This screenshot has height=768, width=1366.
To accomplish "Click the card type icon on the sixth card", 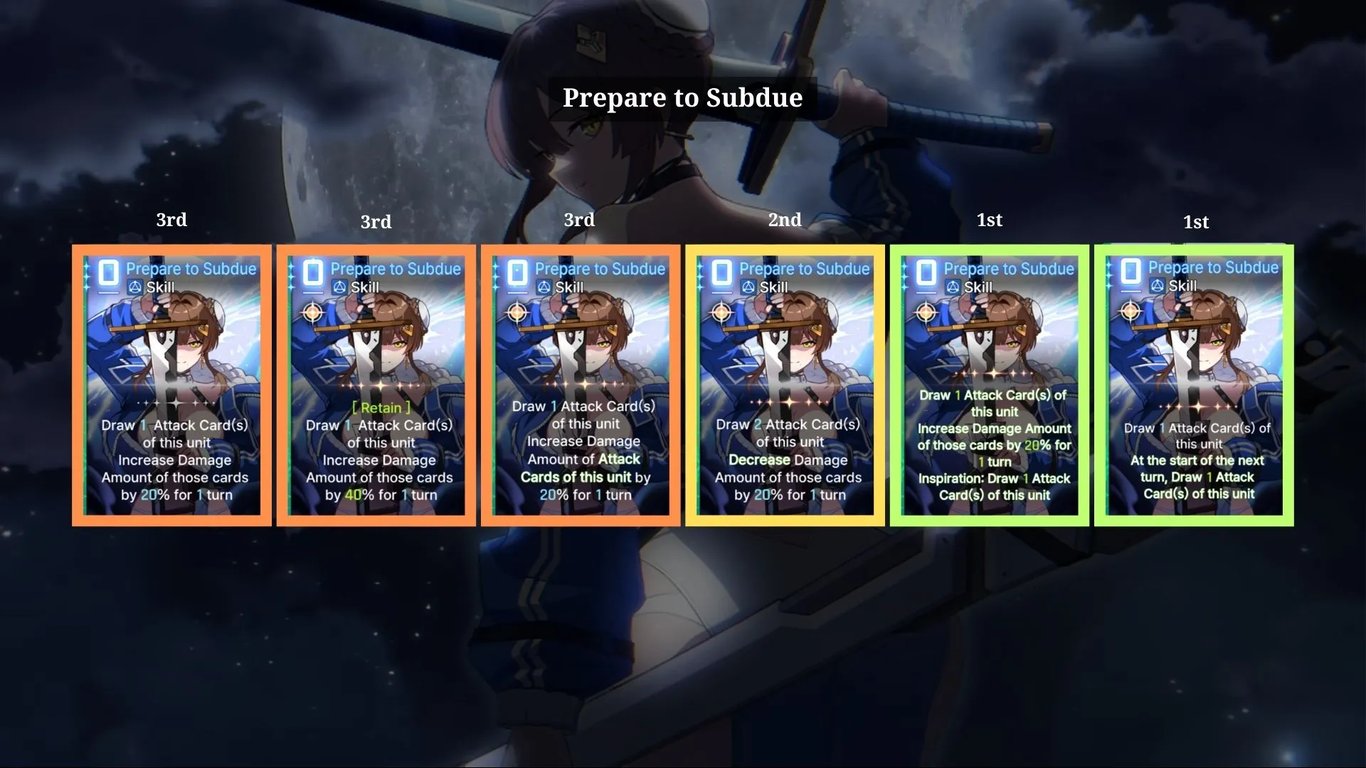I will point(1131,268).
